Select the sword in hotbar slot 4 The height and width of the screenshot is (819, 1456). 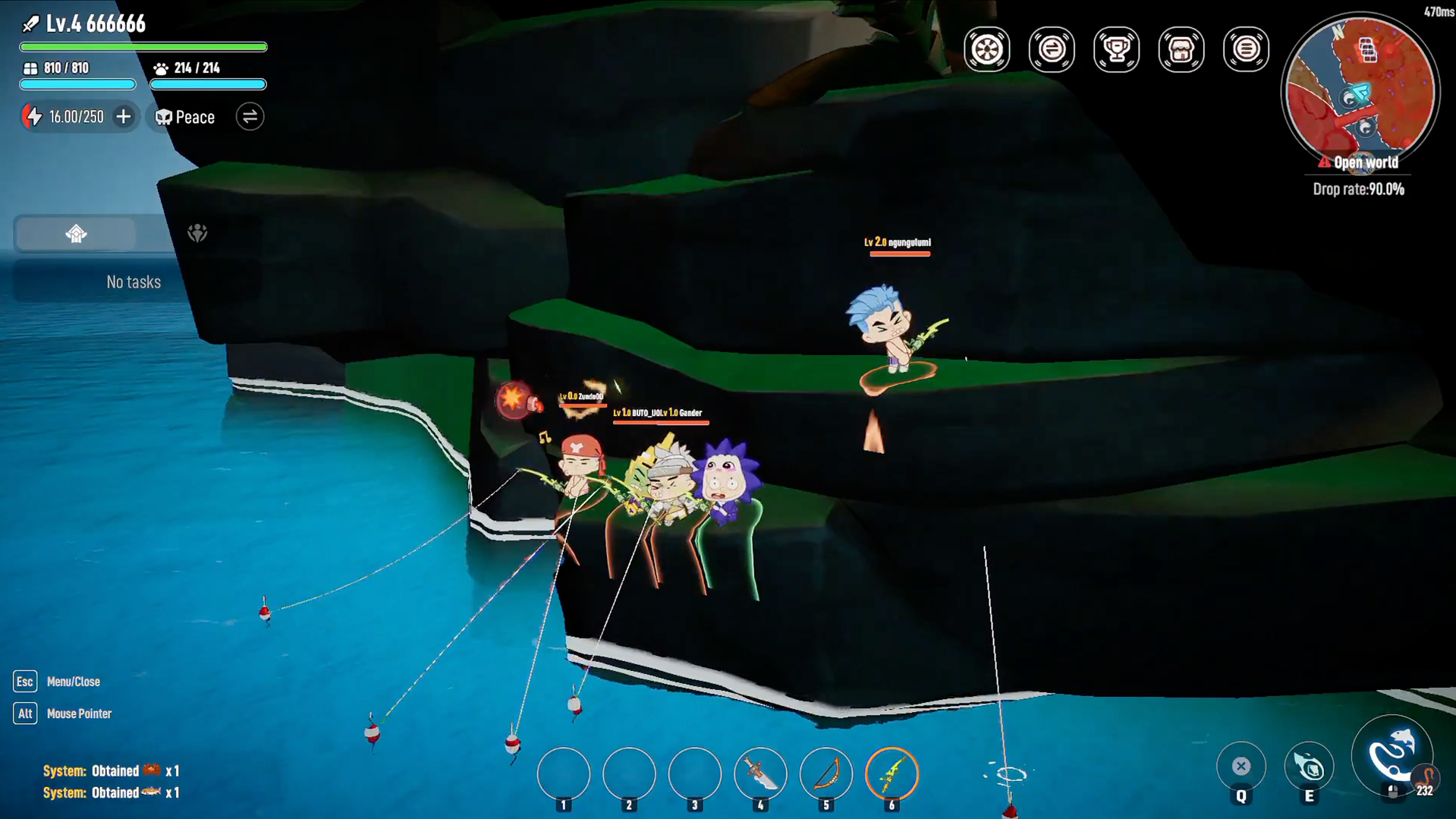pos(760,774)
